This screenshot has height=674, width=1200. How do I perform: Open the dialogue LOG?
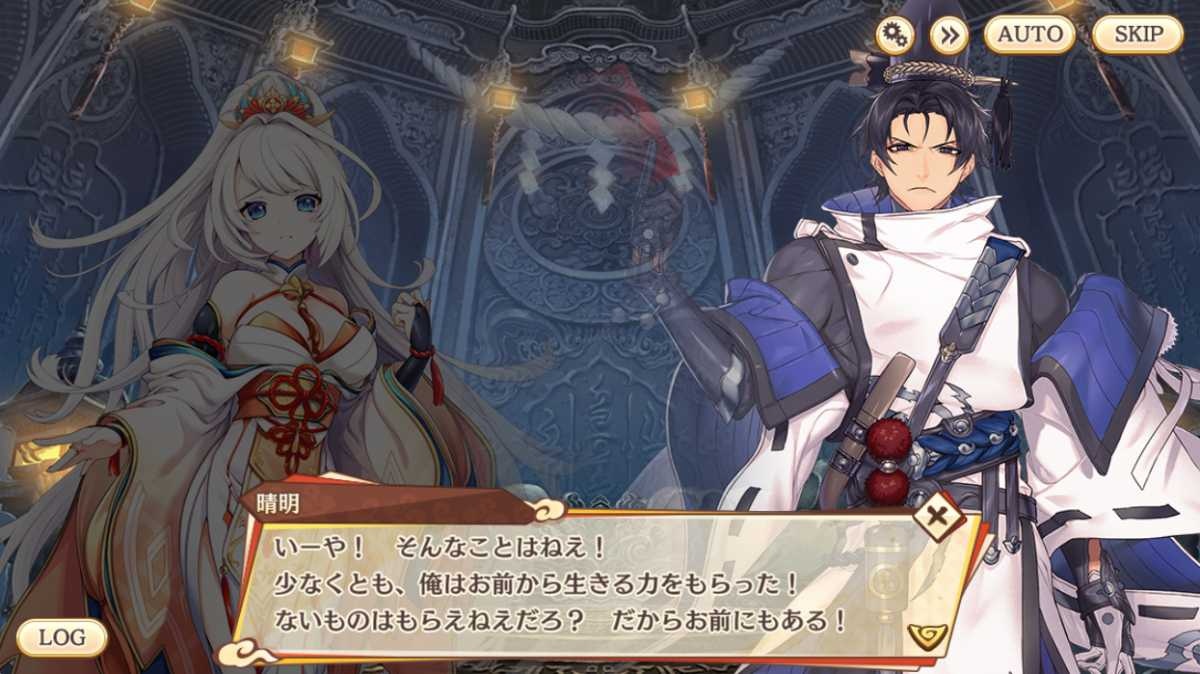point(62,637)
